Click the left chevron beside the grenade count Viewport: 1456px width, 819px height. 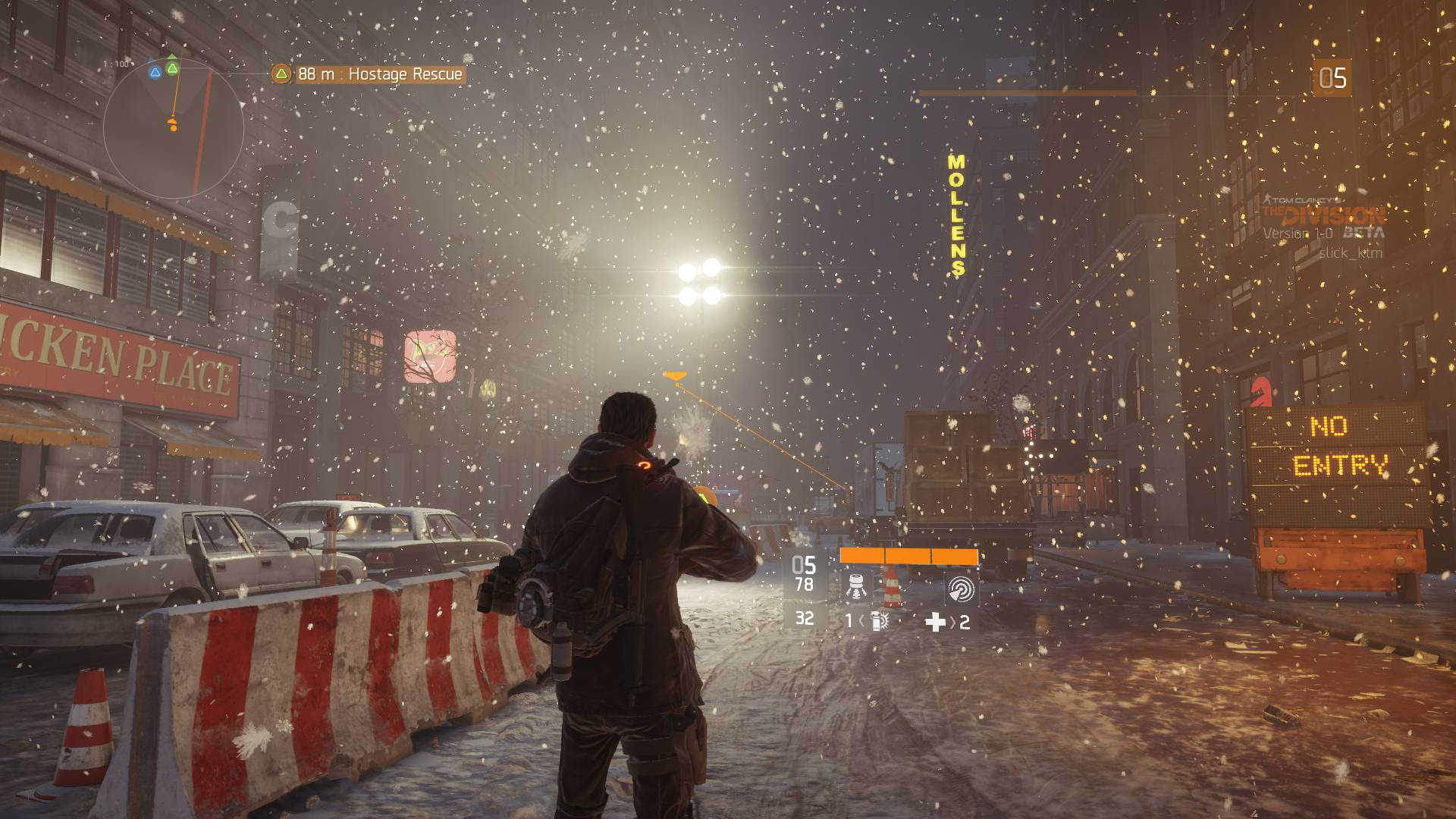pos(861,621)
